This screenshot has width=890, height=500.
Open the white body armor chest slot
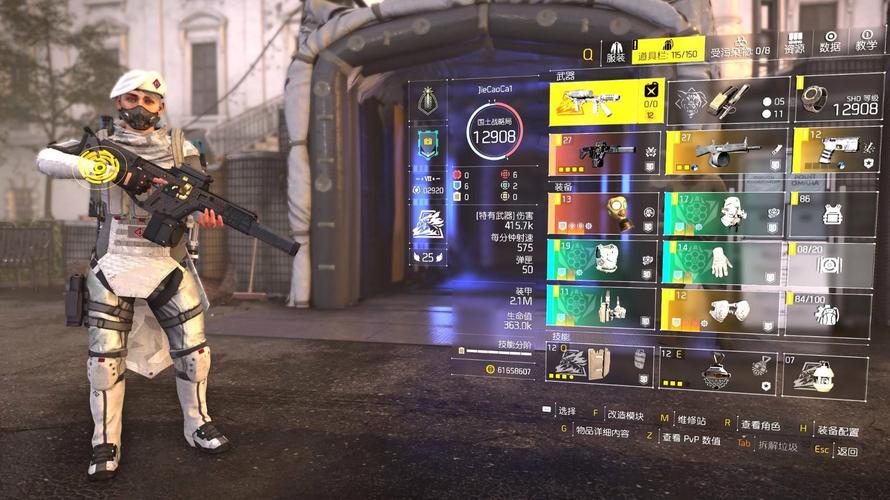point(604,260)
